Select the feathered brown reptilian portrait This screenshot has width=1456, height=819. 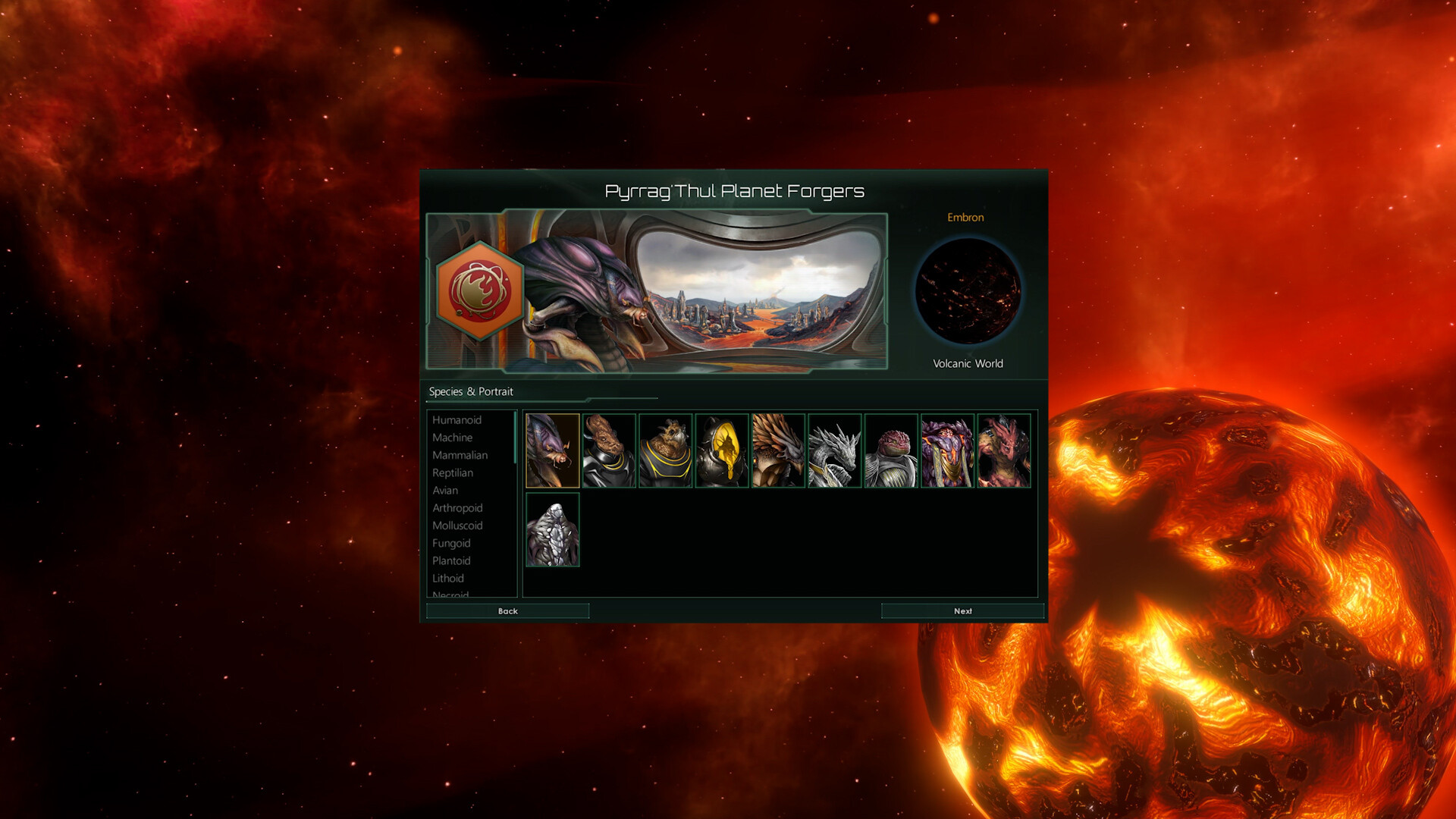778,450
